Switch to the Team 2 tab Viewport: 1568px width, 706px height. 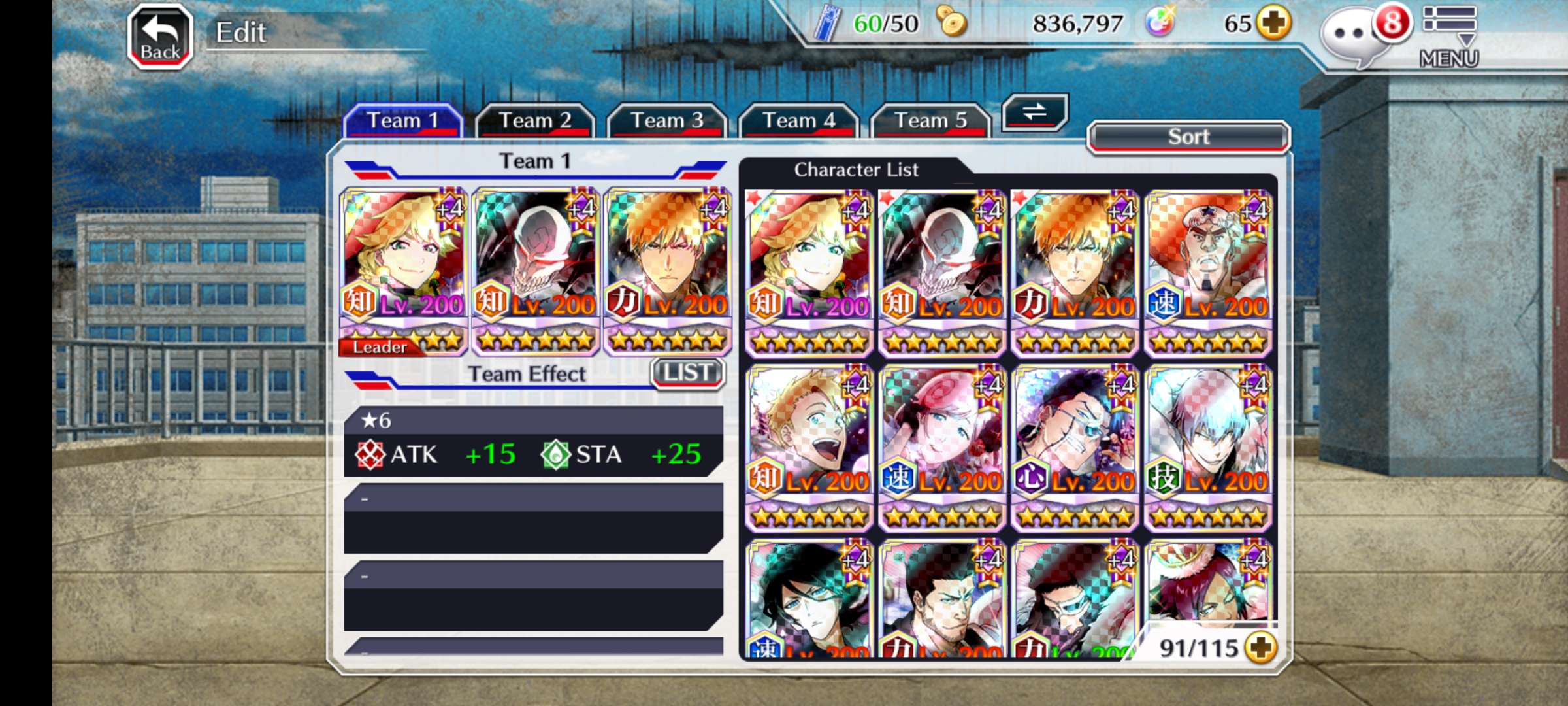tap(534, 121)
